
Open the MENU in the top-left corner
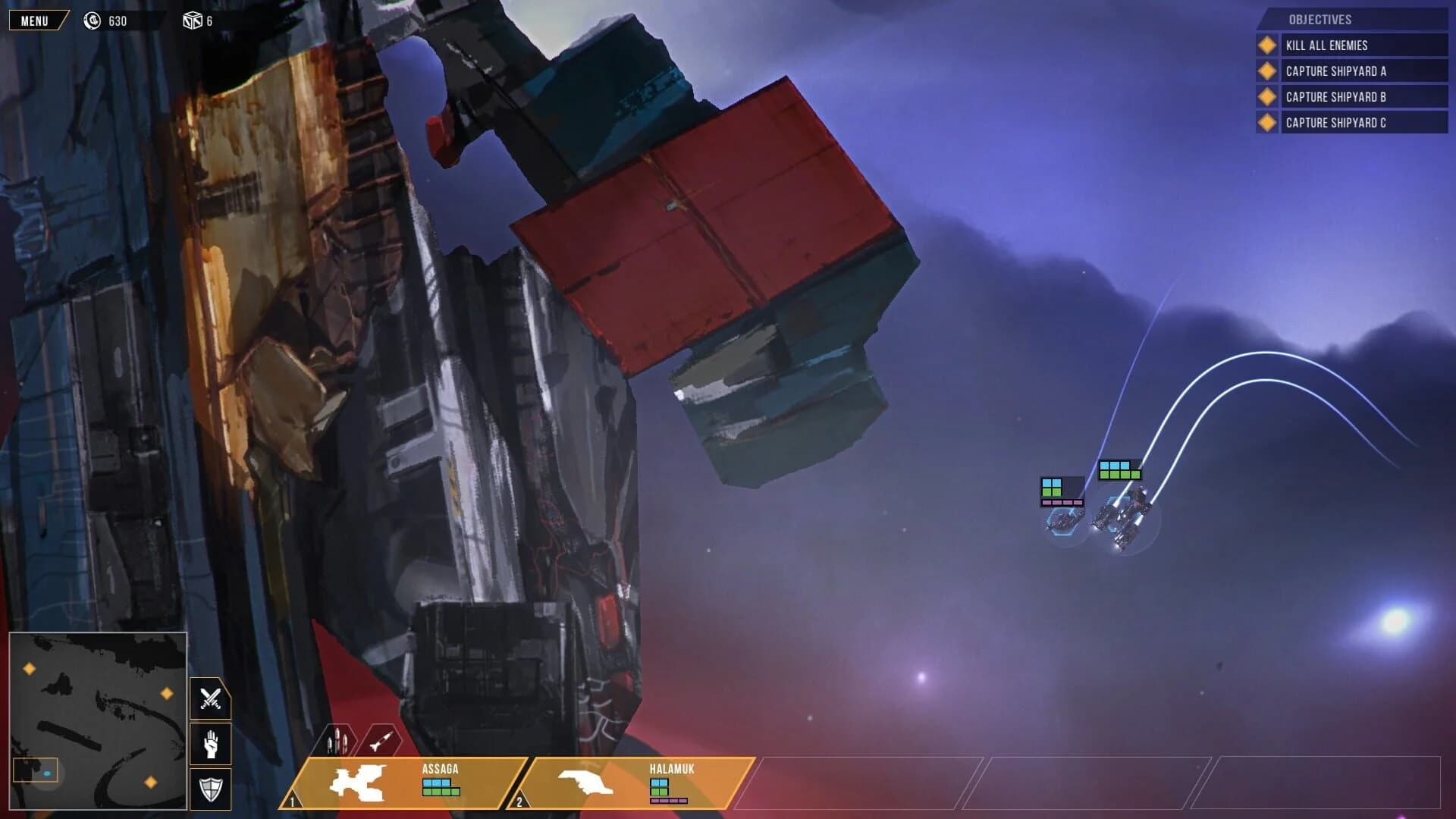coord(36,20)
